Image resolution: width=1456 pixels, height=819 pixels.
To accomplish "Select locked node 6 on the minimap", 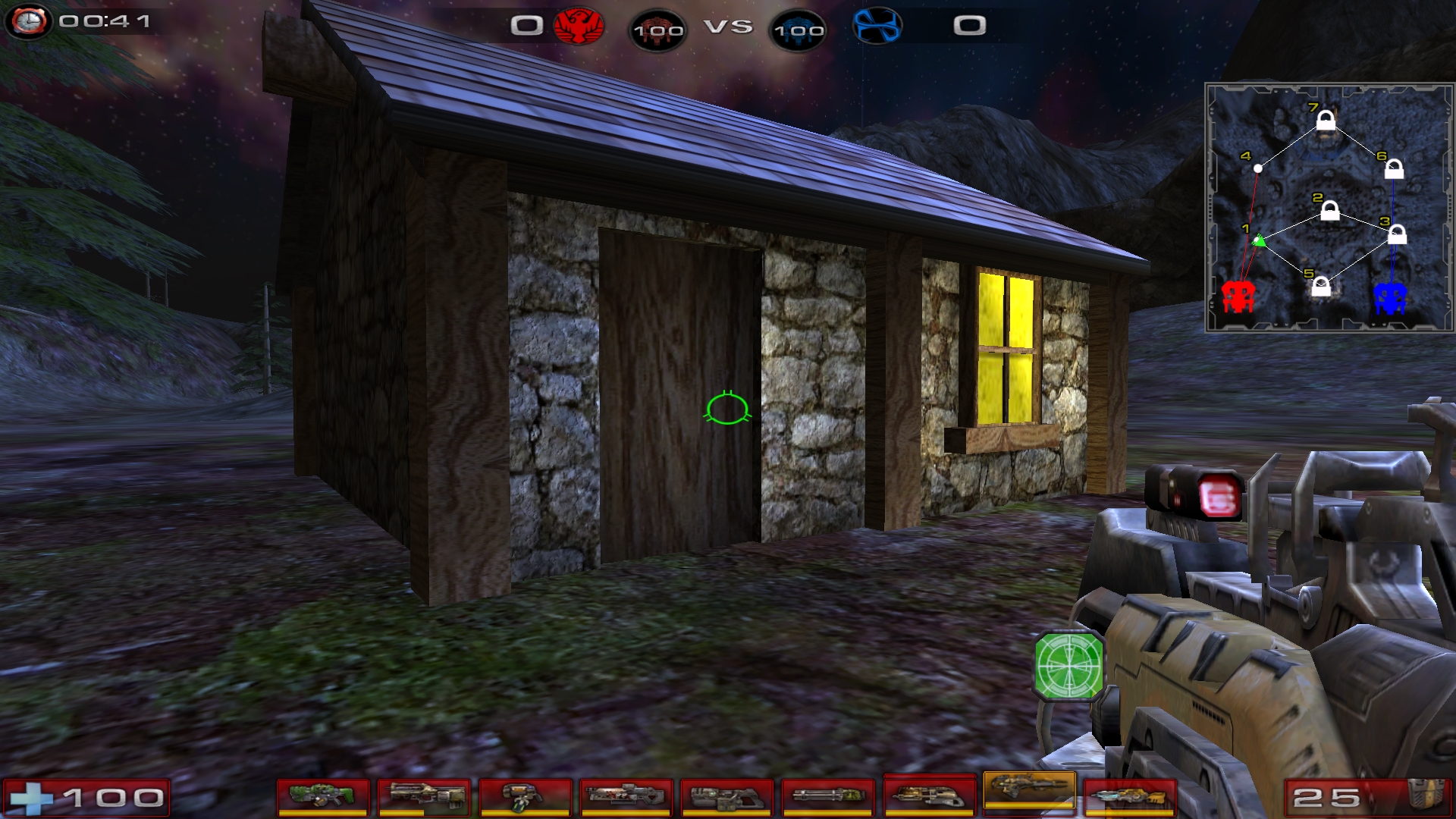I will click(1394, 169).
